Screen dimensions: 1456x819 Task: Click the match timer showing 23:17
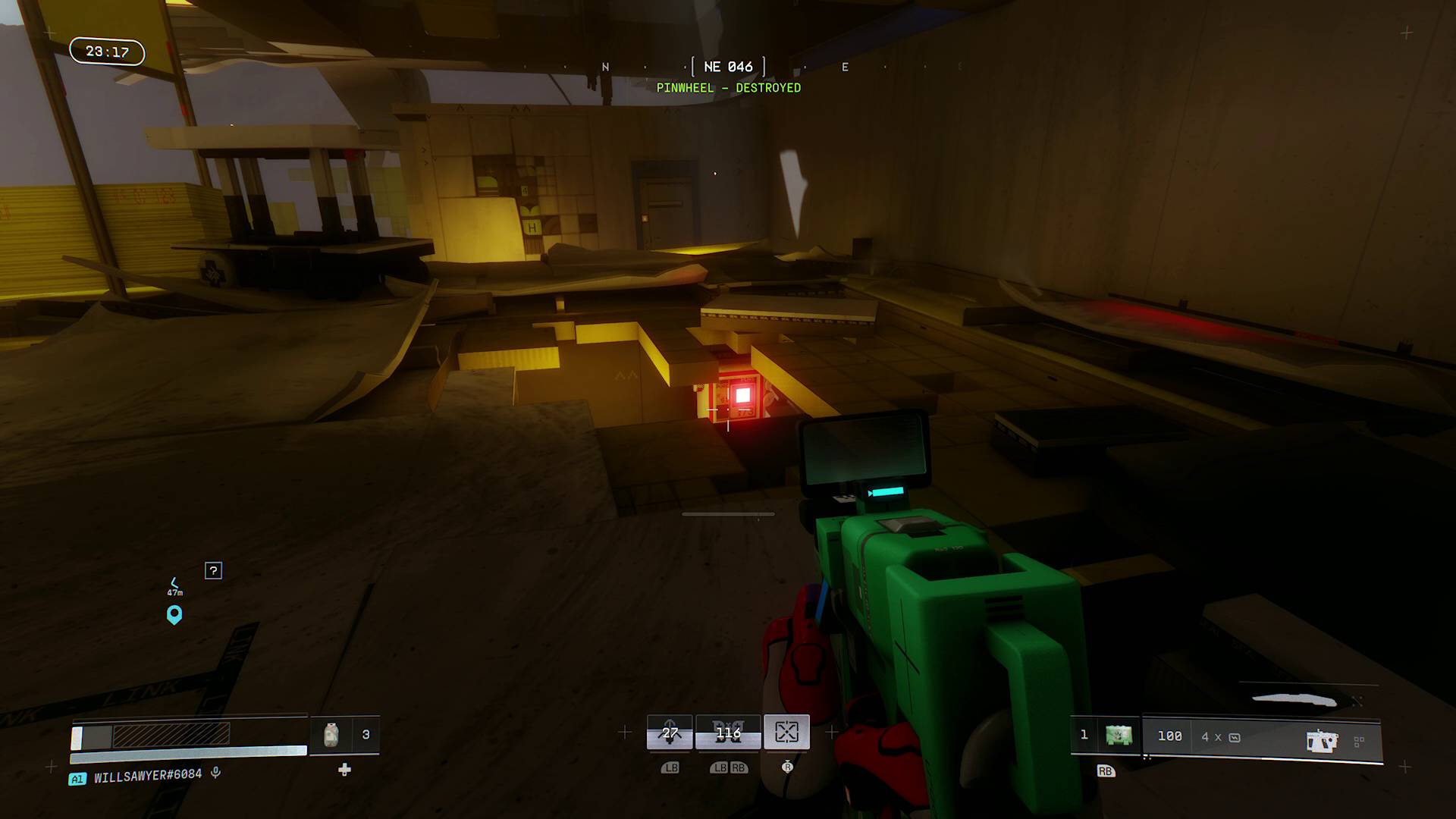(x=106, y=52)
